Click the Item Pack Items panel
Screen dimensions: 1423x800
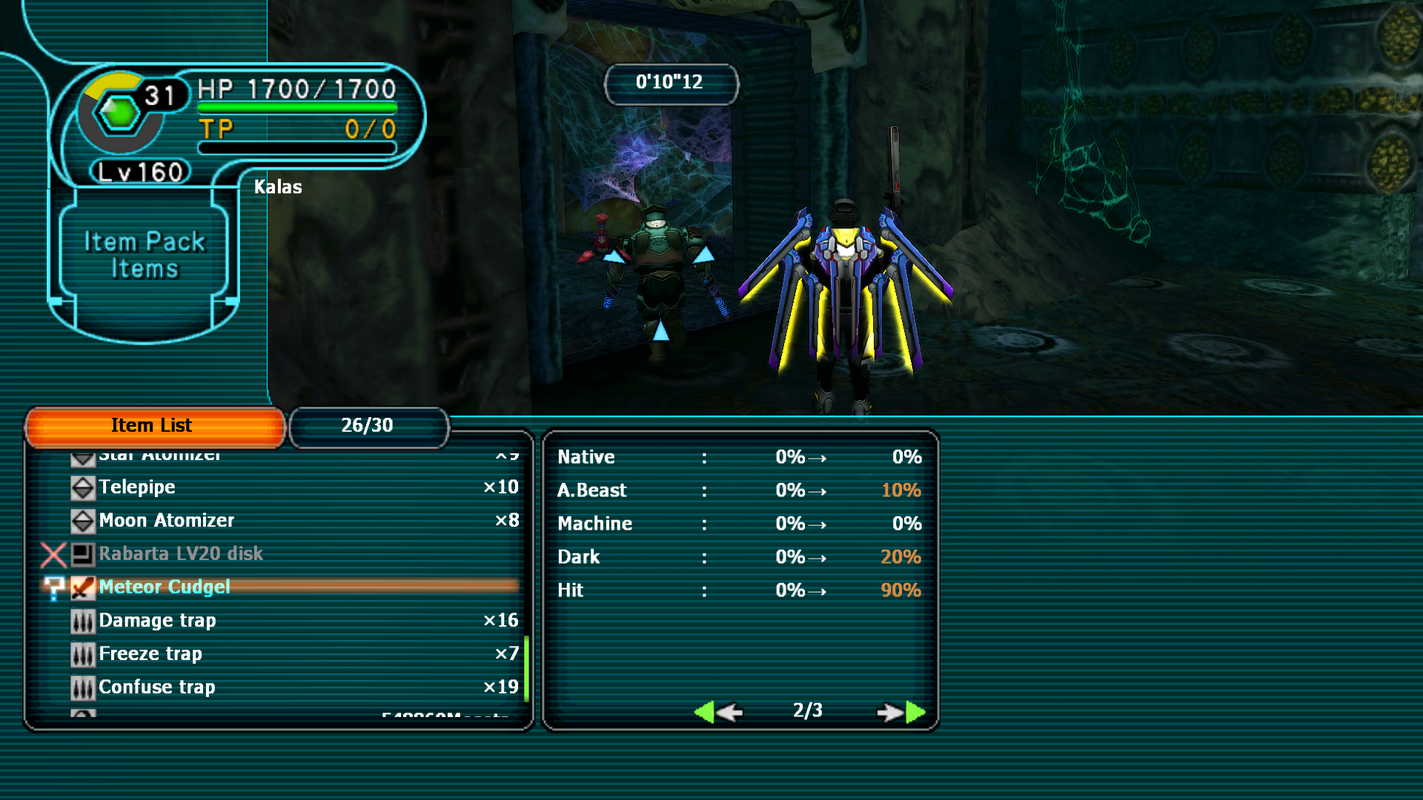click(x=145, y=255)
